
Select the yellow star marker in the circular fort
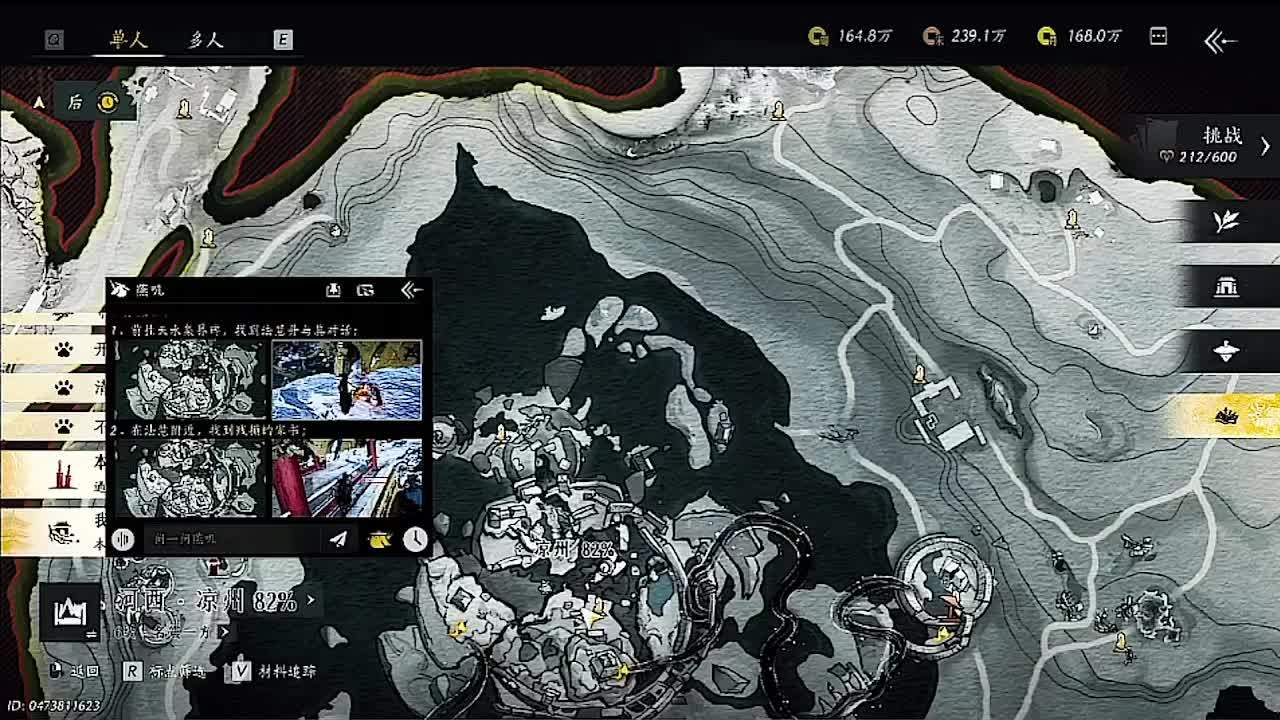pos(942,634)
